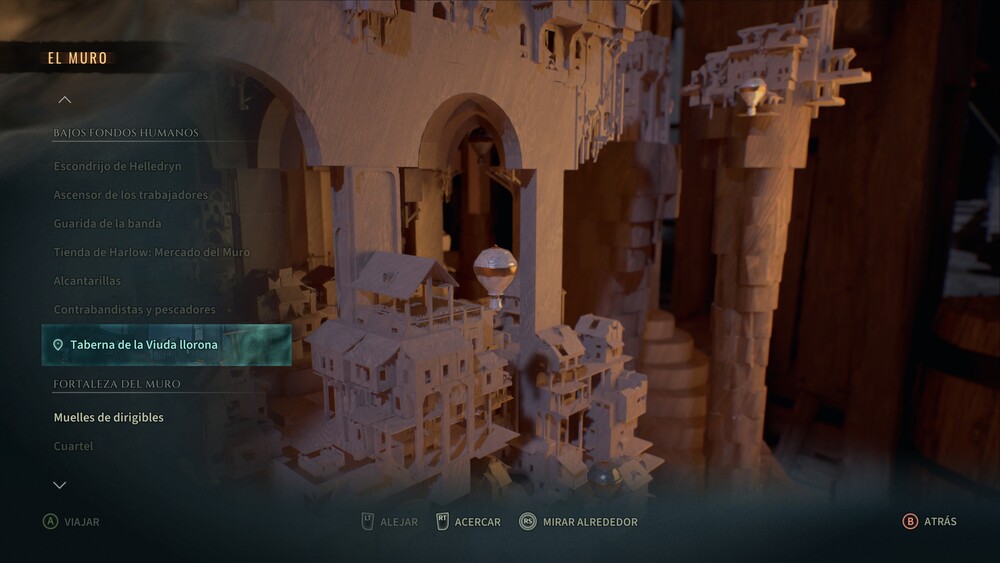The height and width of the screenshot is (563, 1000).
Task: Choose Muelles de dirigibles destination
Action: (x=108, y=417)
